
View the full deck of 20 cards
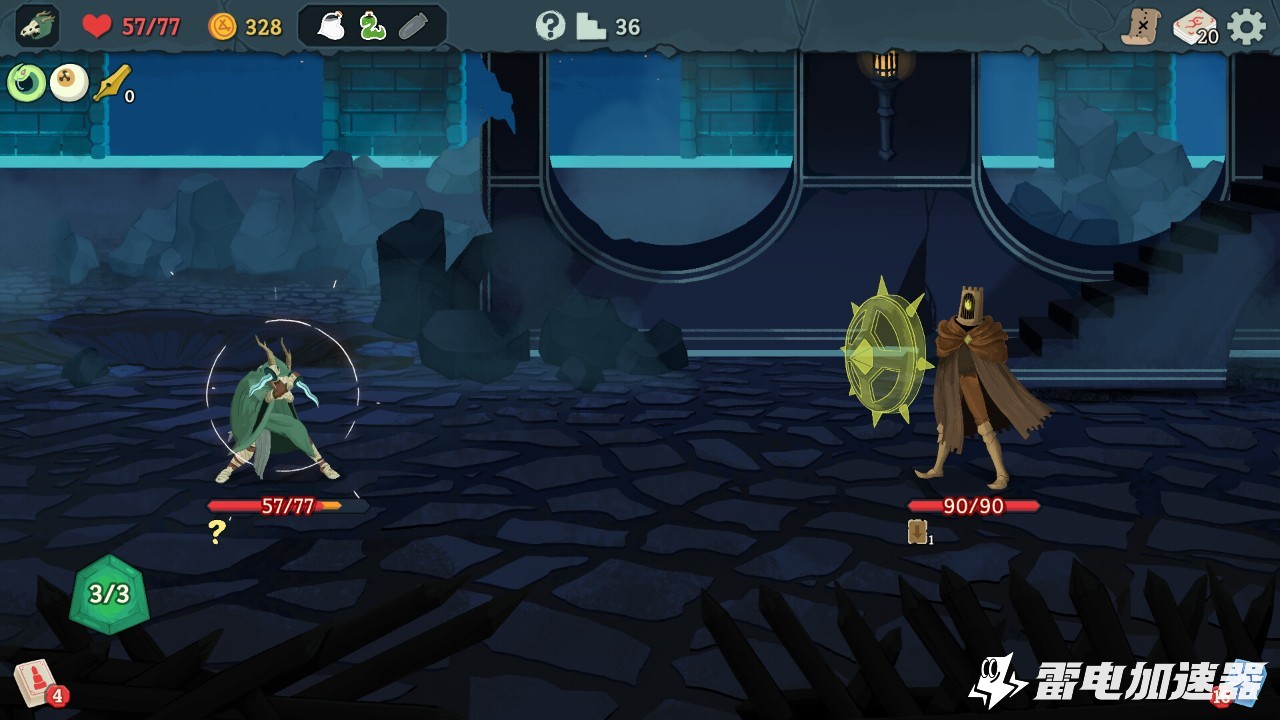(1194, 27)
